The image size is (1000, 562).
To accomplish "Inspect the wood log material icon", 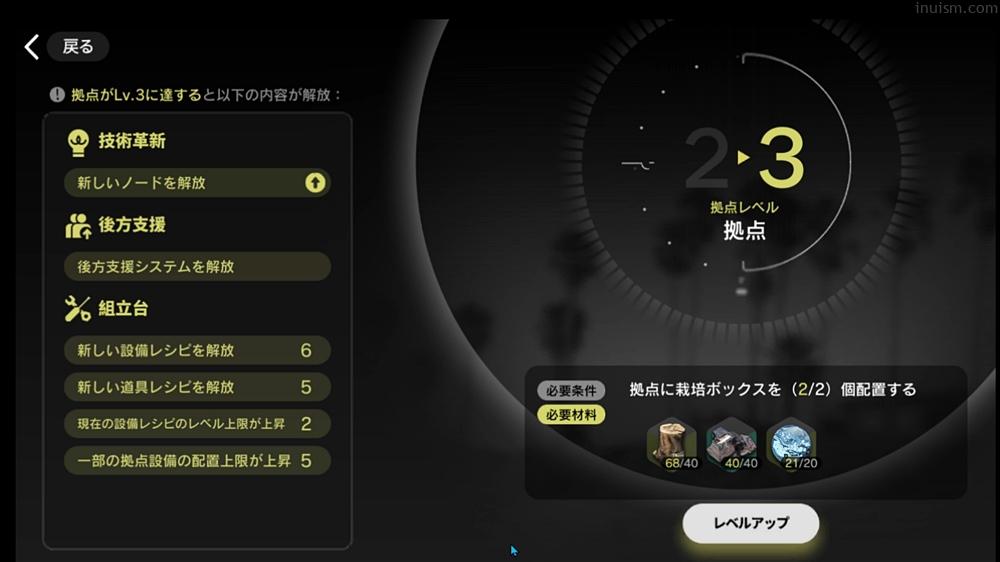I will 672,443.
